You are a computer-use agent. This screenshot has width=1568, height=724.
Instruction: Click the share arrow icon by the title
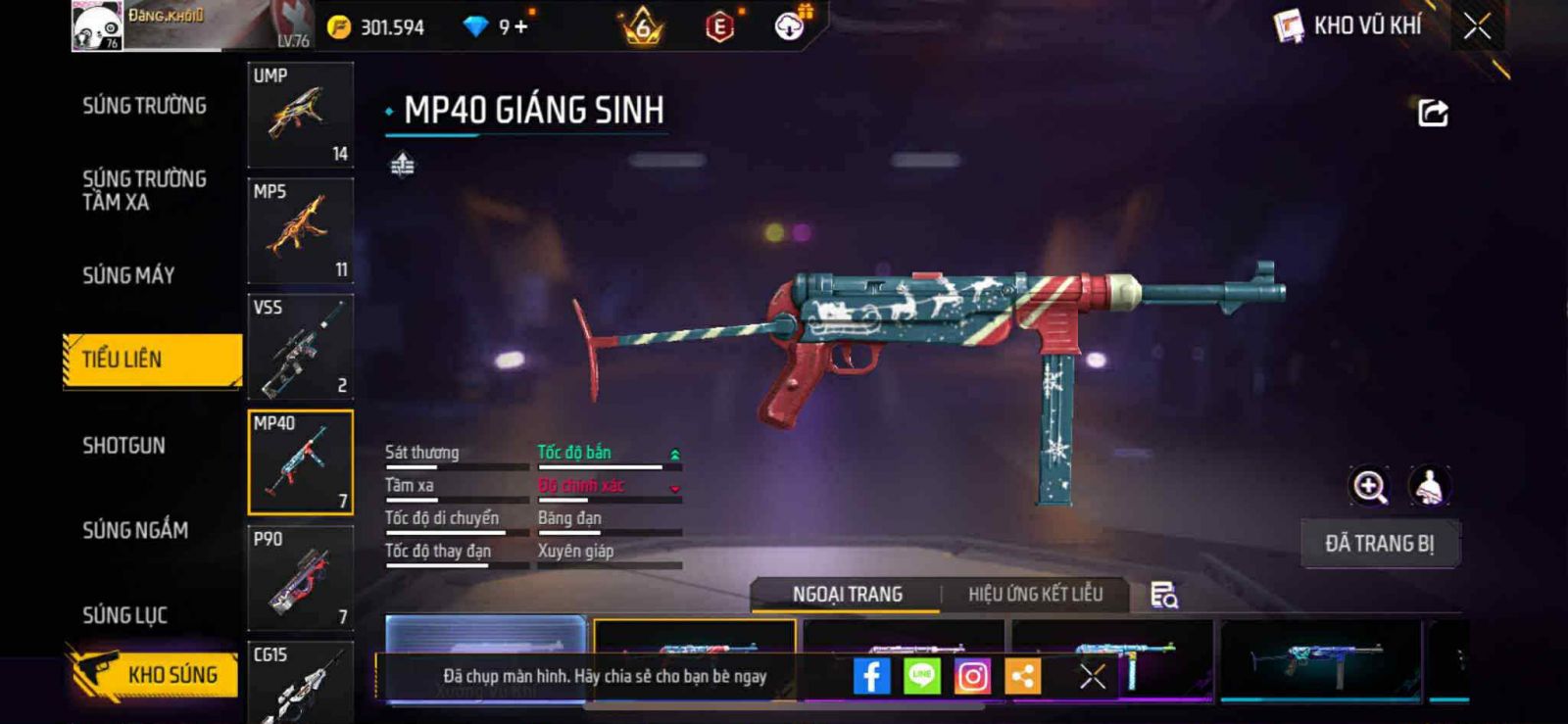[x=1432, y=114]
